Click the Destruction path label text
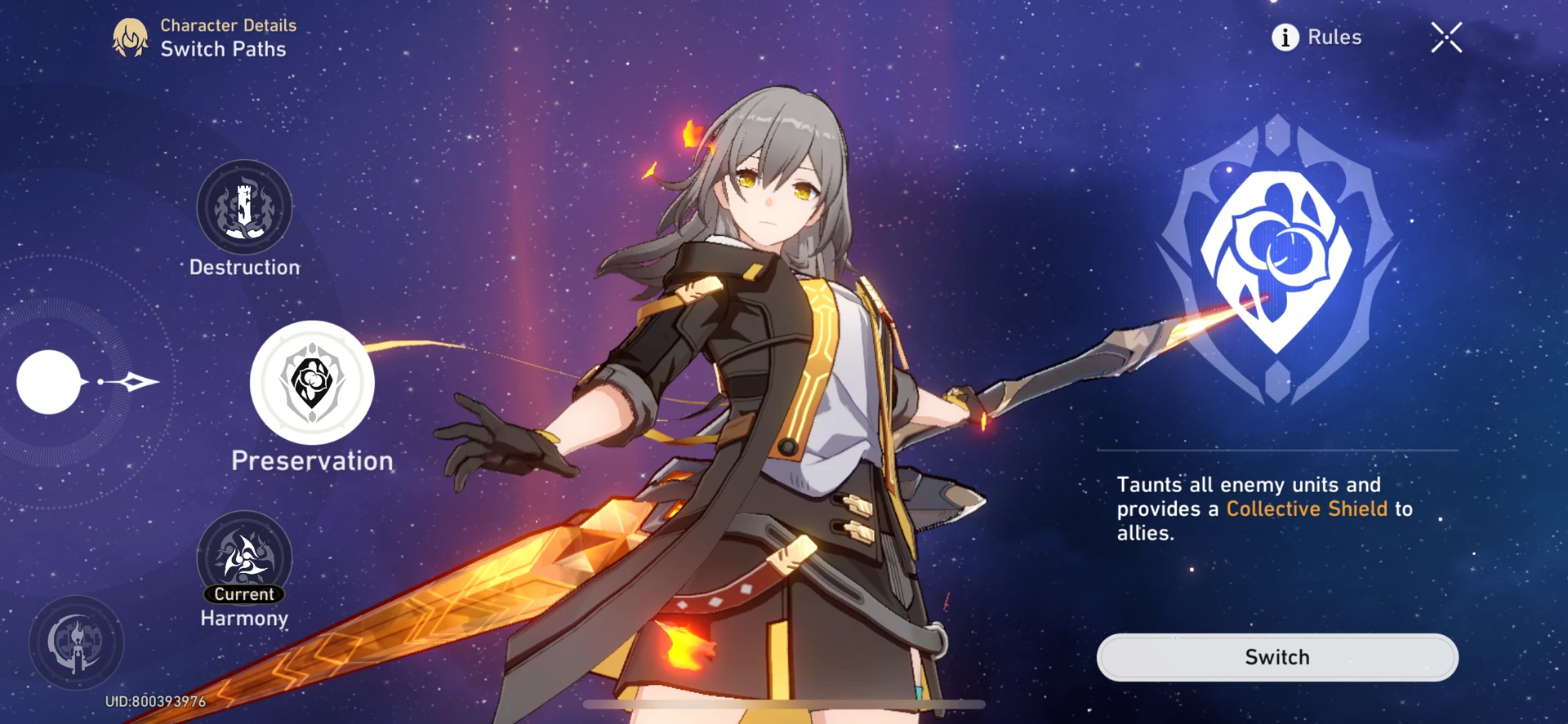Image resolution: width=1568 pixels, height=724 pixels. point(244,267)
